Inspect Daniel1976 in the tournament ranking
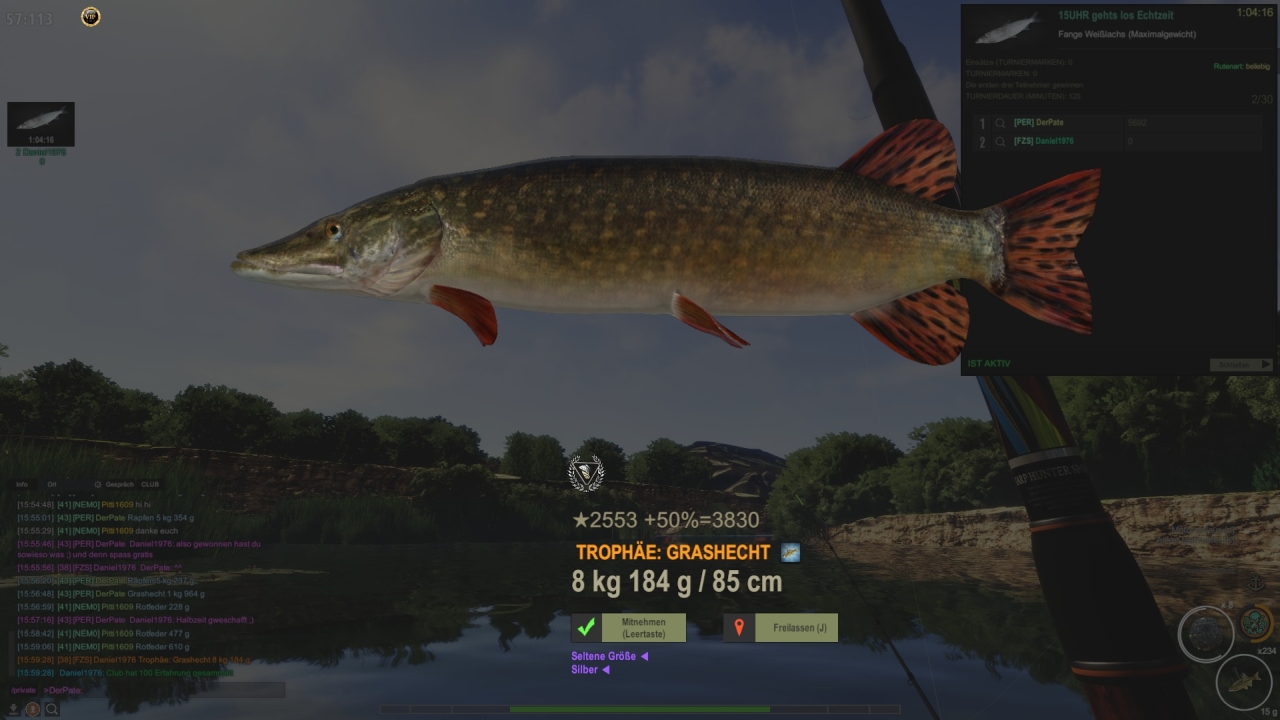Screen dimensions: 1280x720 (x=1000, y=142)
